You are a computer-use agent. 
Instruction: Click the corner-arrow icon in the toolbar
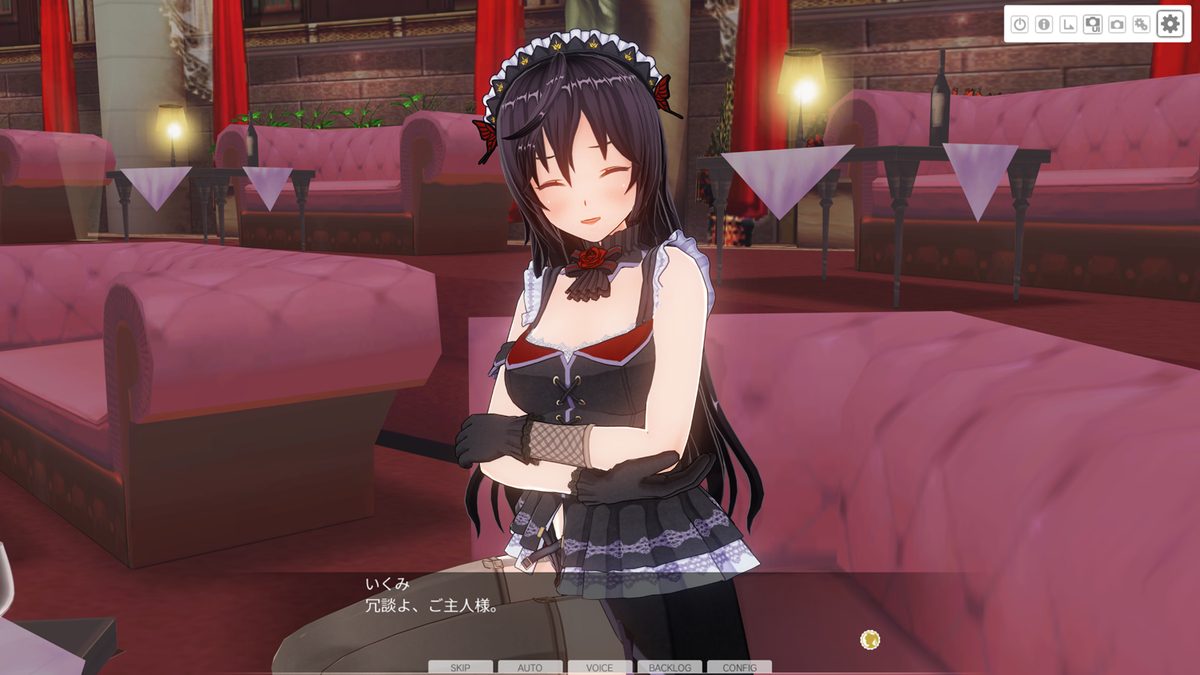pos(1068,24)
